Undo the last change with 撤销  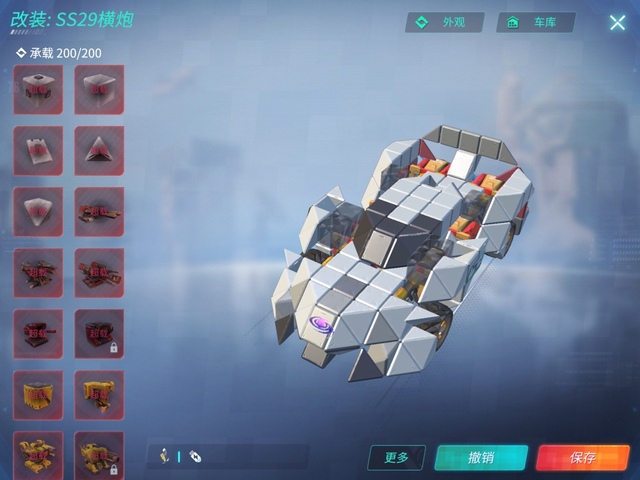[x=480, y=457]
